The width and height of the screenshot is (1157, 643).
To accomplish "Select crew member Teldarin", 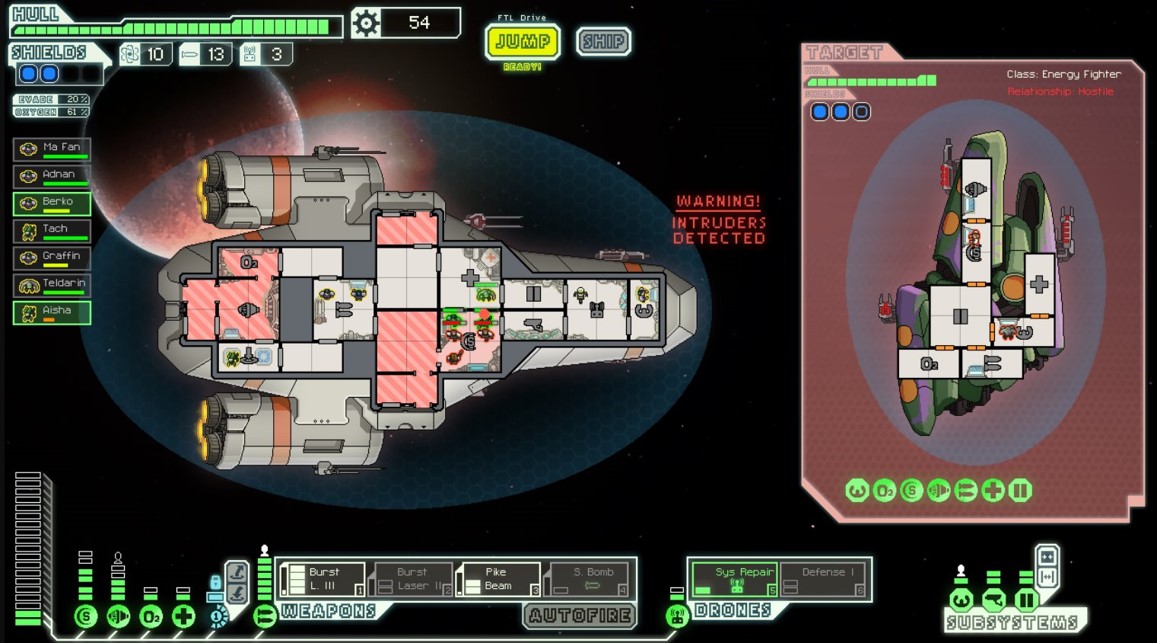I will point(52,285).
